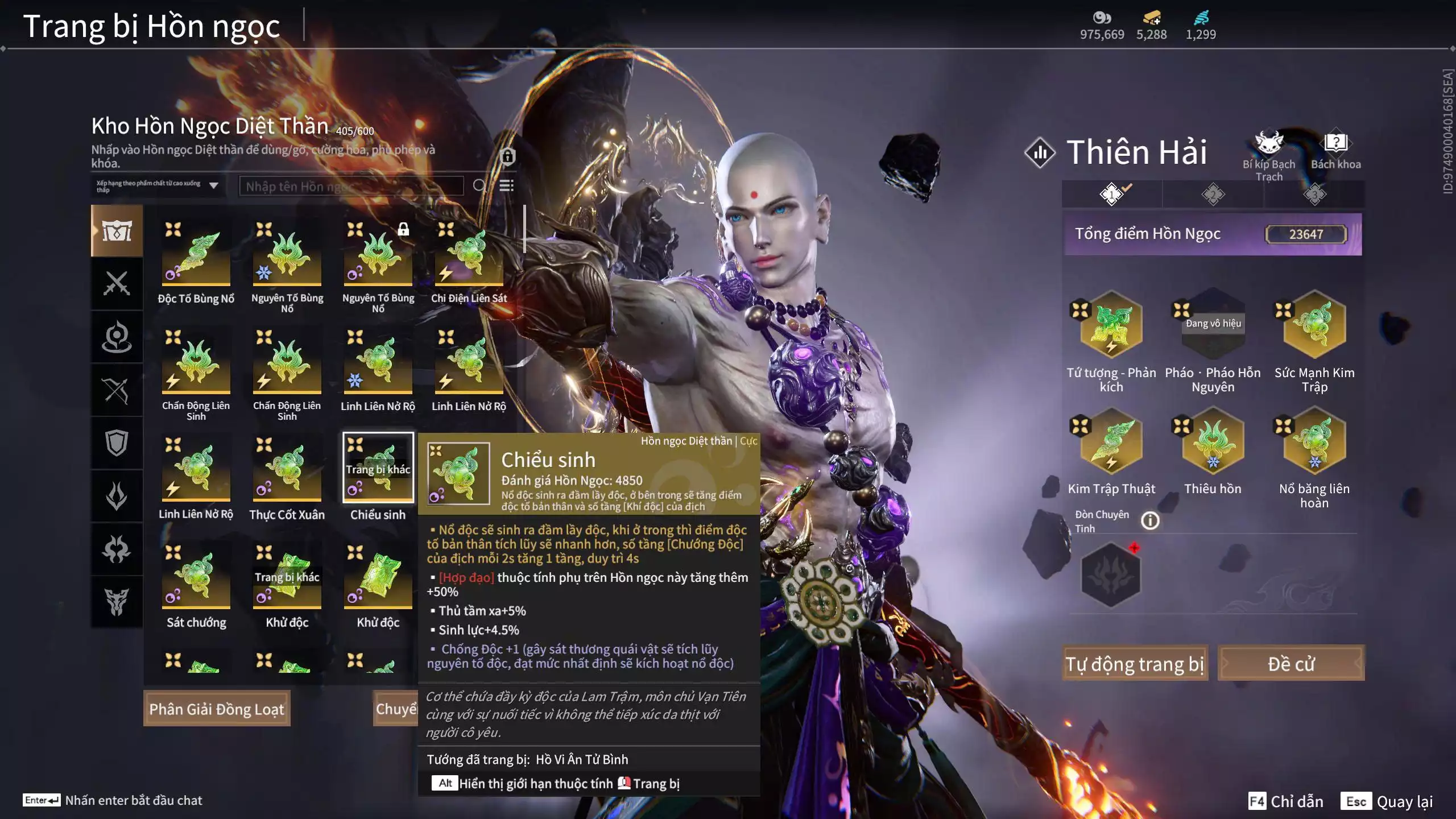Select the shield category icon
The height and width of the screenshot is (819, 1456).
(x=117, y=442)
